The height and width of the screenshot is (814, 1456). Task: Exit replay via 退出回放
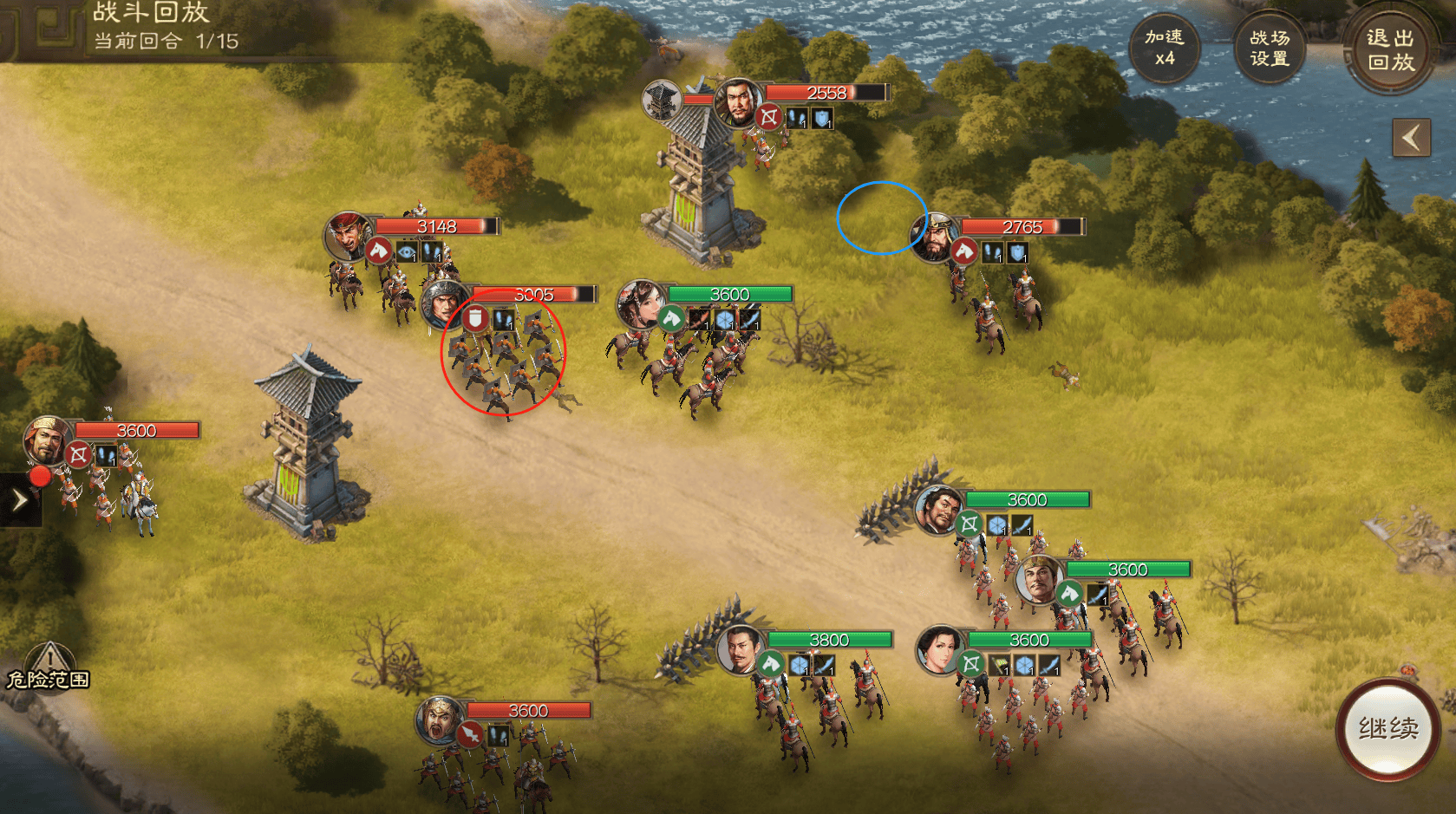click(1390, 50)
